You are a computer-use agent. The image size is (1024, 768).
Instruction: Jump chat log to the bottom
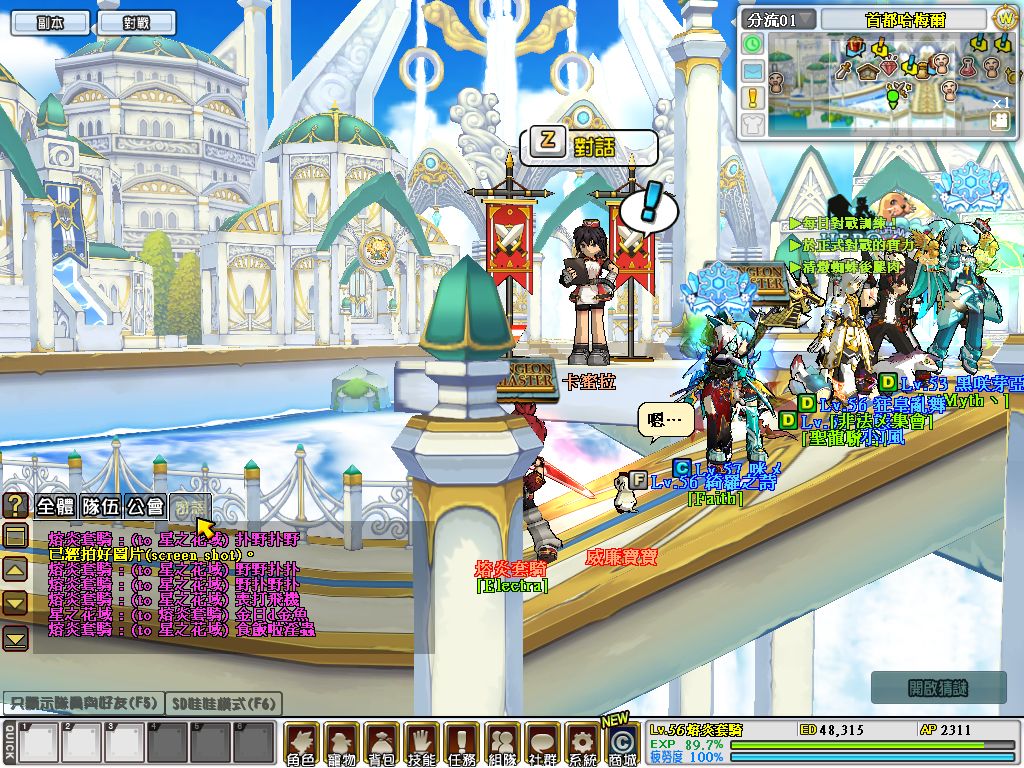coord(16,638)
